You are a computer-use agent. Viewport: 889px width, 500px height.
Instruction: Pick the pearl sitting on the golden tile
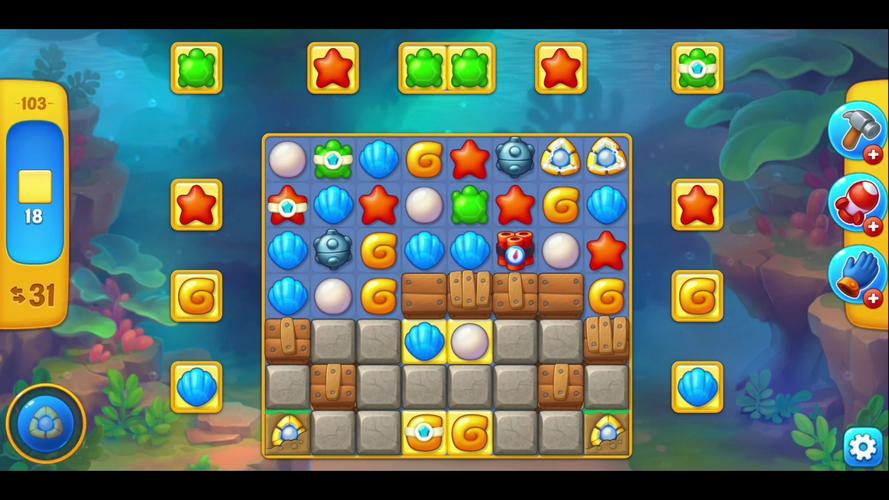[x=469, y=341]
